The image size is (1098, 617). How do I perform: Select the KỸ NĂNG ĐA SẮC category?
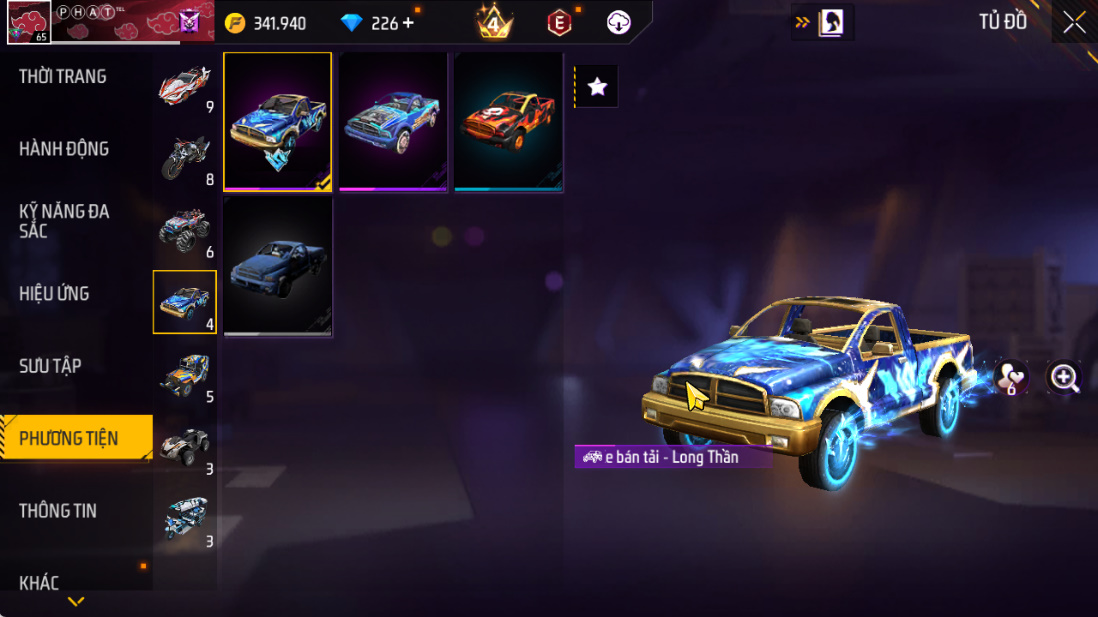[x=64, y=221]
